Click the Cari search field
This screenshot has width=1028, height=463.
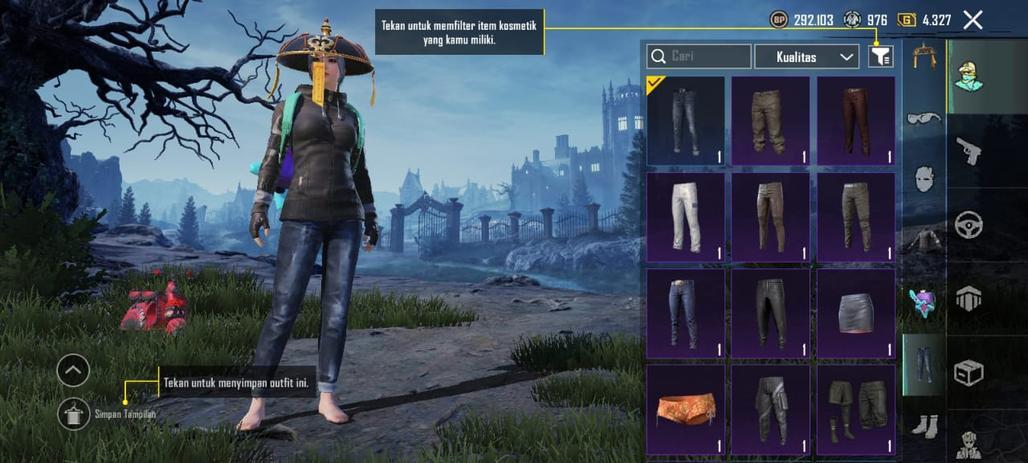699,57
